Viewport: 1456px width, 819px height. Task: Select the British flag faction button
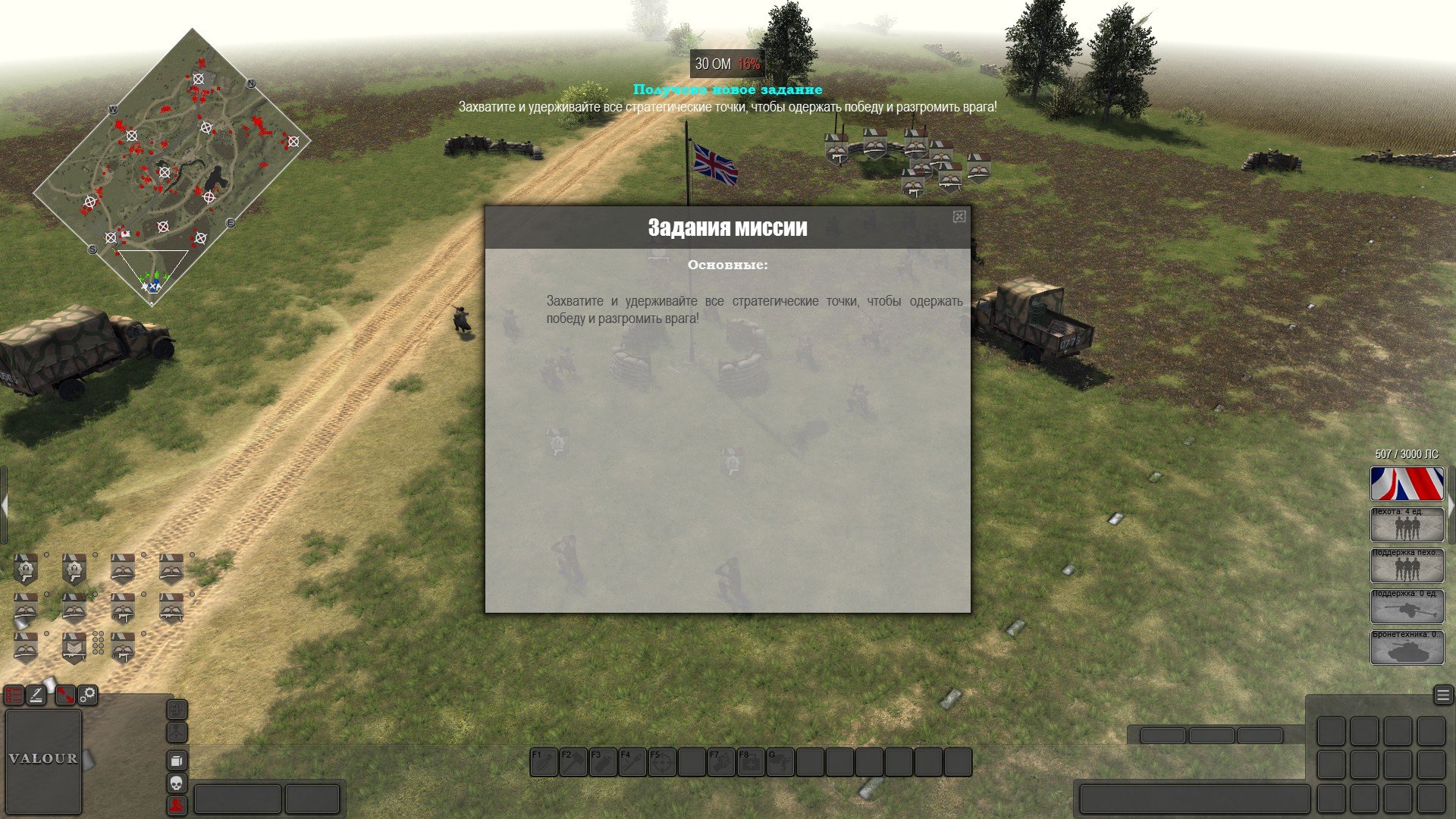pyautogui.click(x=1407, y=484)
